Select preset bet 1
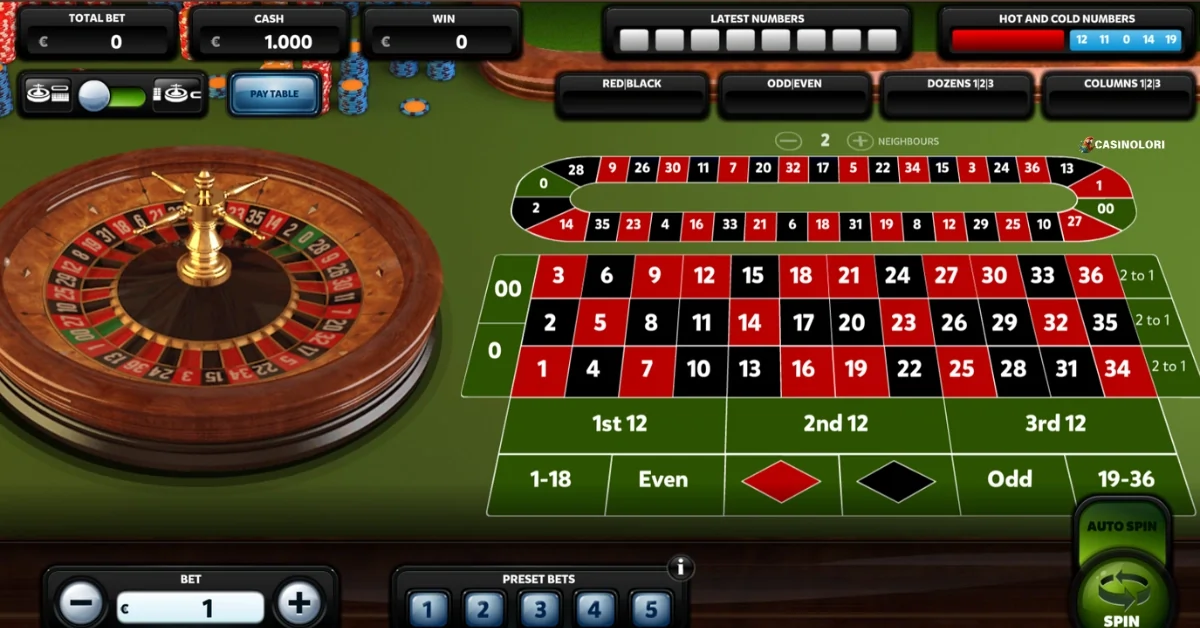The height and width of the screenshot is (628, 1200). pyautogui.click(x=427, y=608)
